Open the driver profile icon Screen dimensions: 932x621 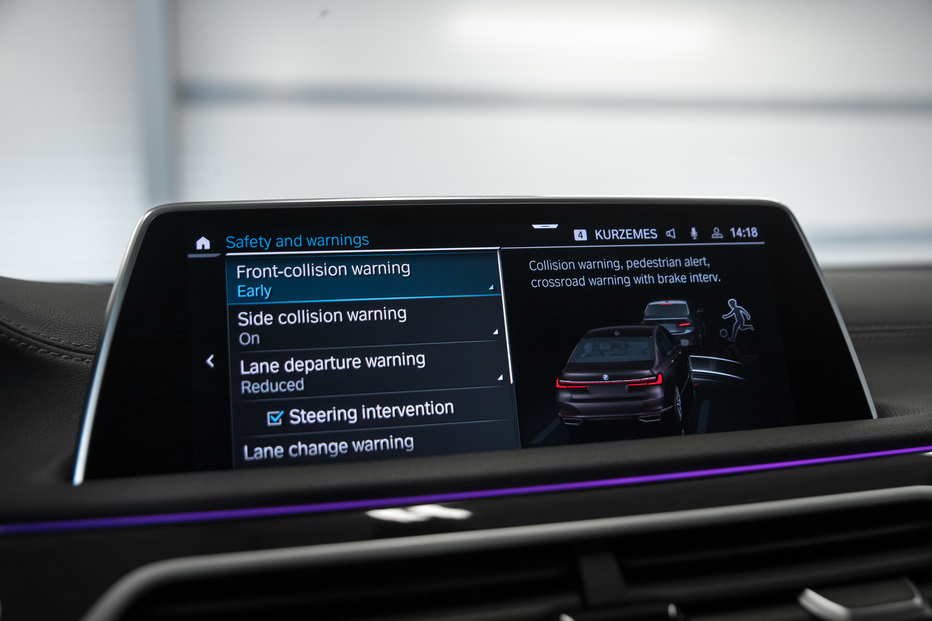(717, 233)
